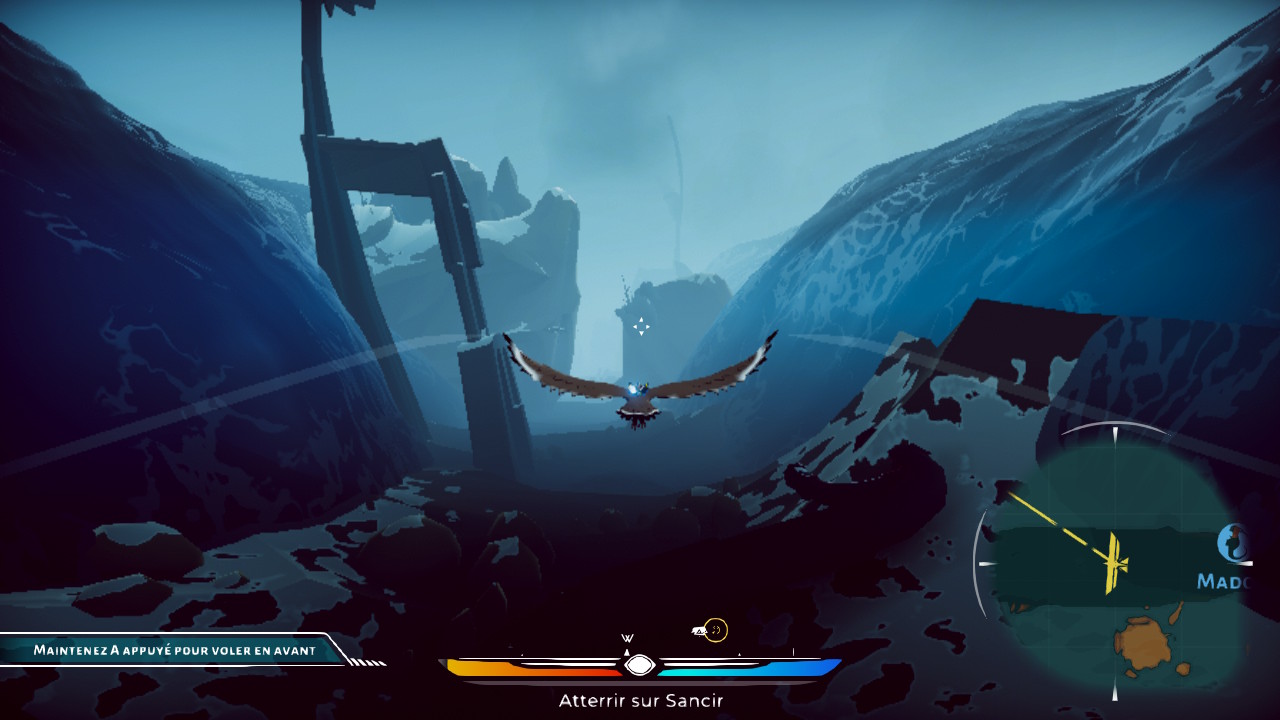
Task: Open the 'Atterrir sur Sancir' objective tracker
Action: click(640, 701)
